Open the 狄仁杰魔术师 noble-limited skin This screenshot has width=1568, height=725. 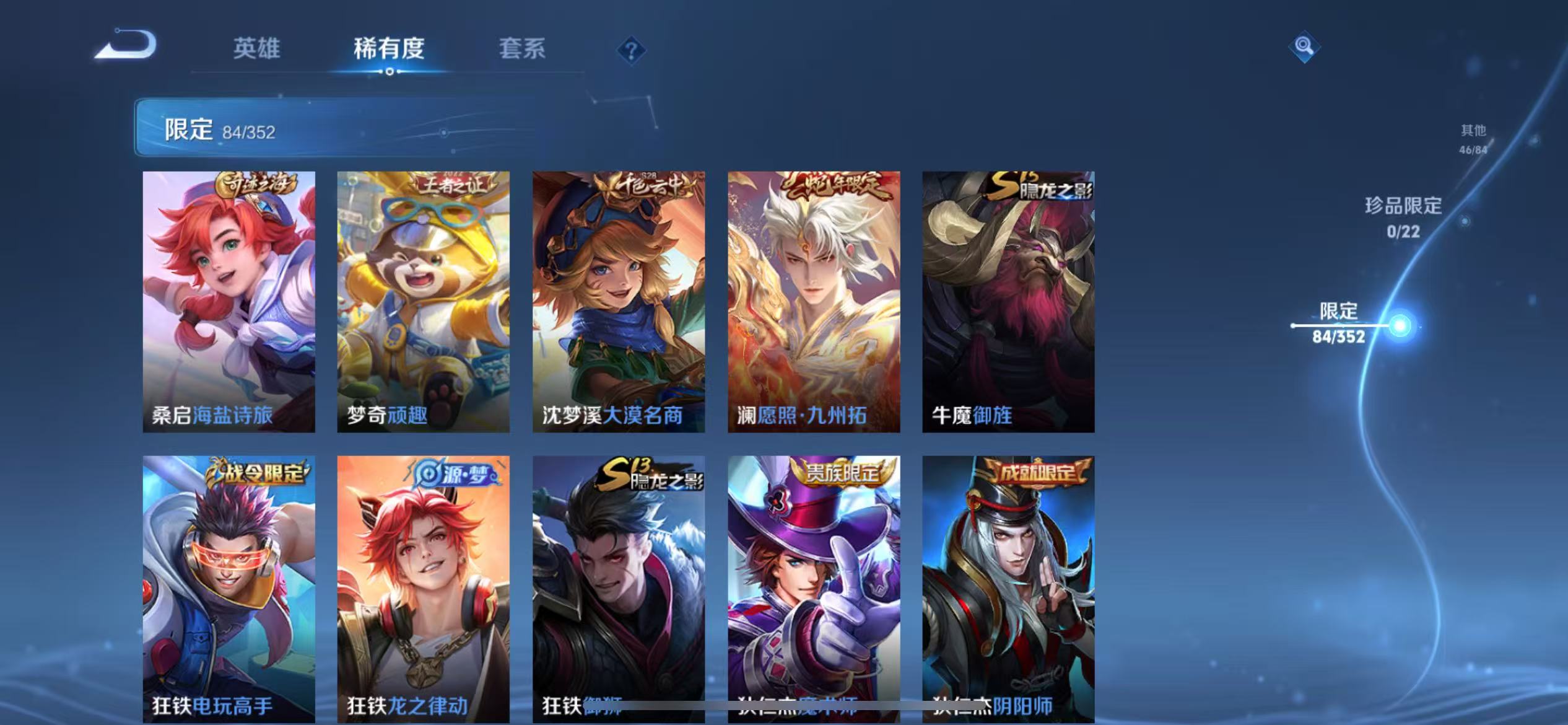(x=813, y=589)
